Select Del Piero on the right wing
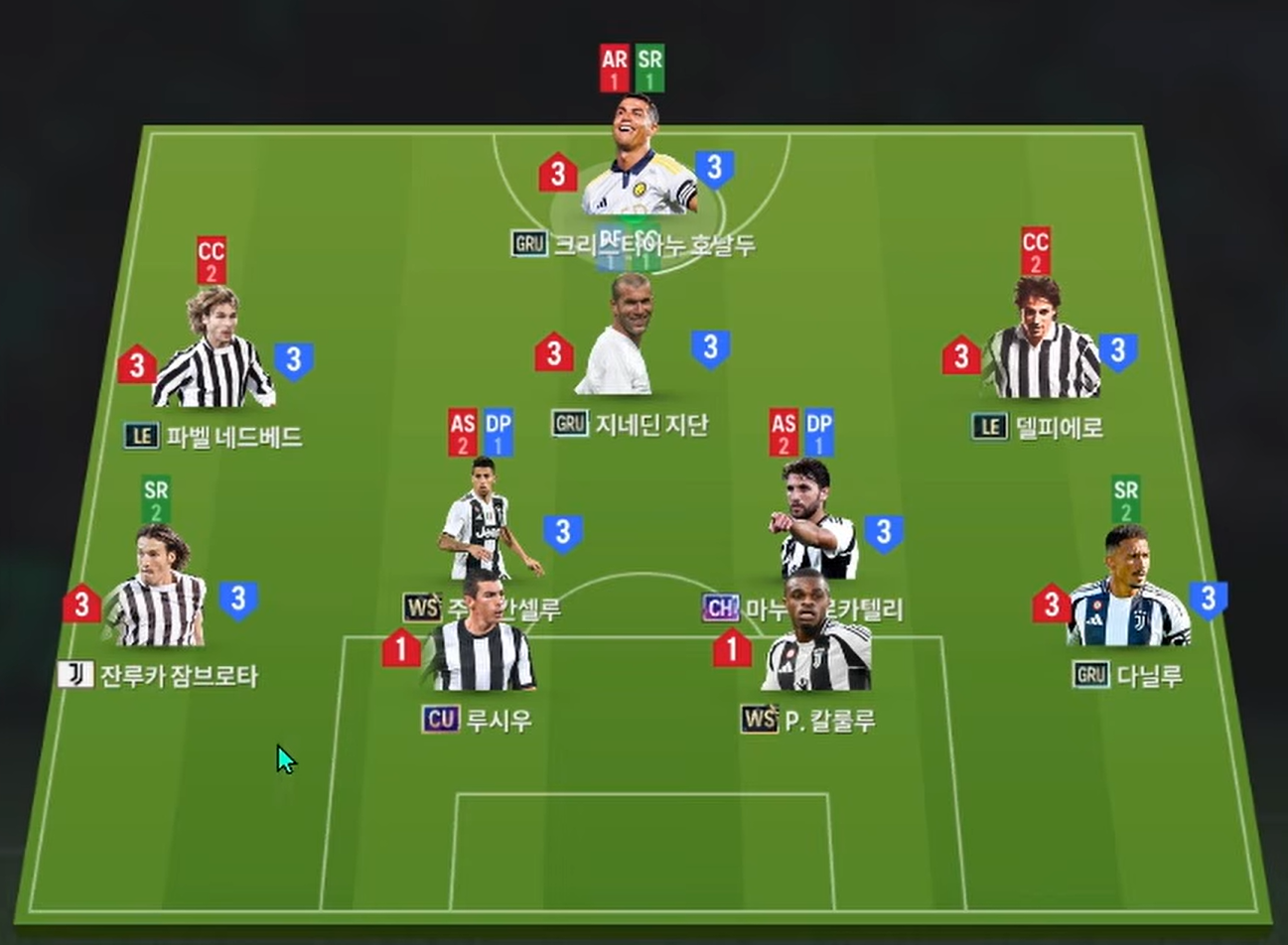 point(1040,342)
